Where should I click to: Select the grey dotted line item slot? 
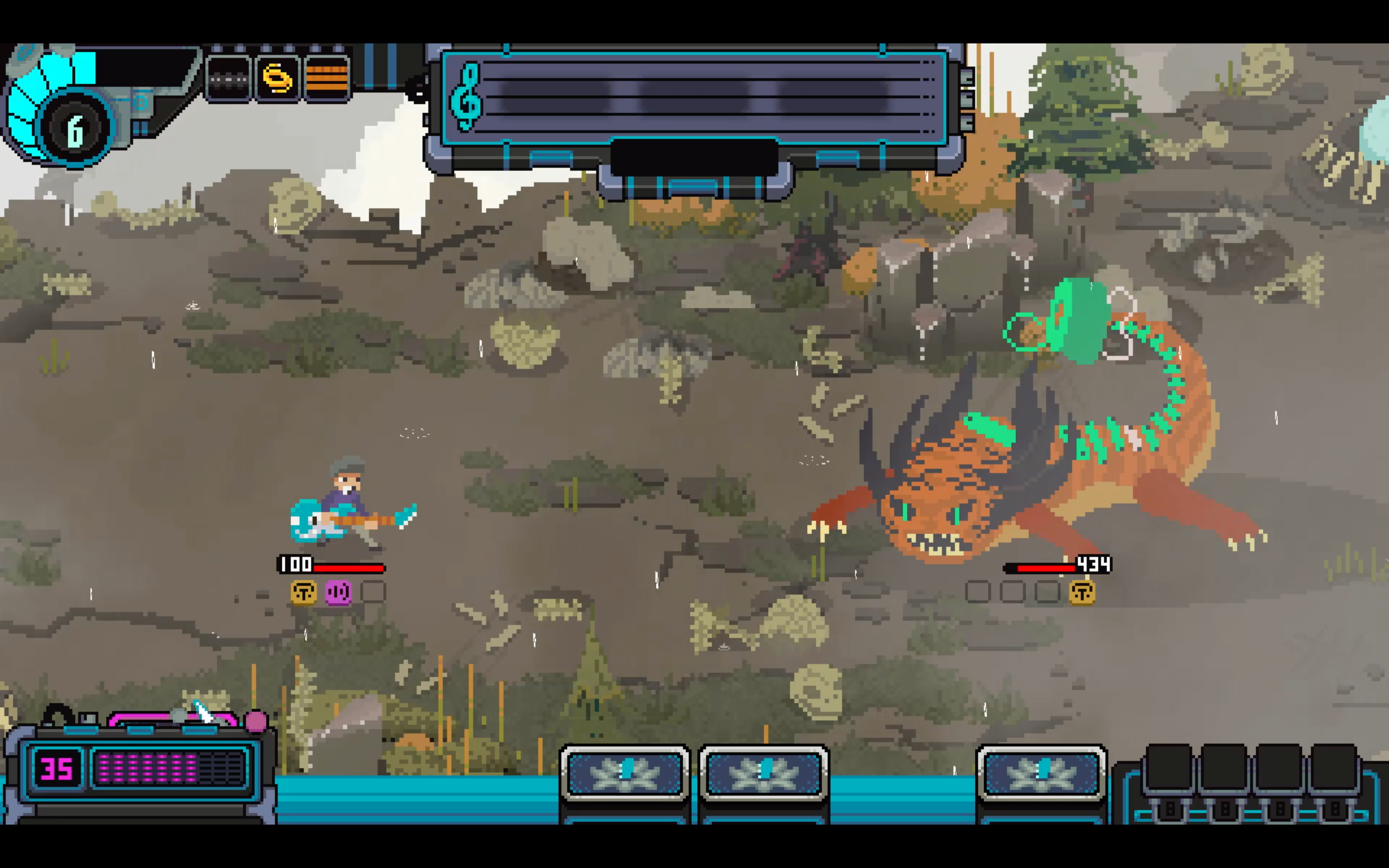228,78
